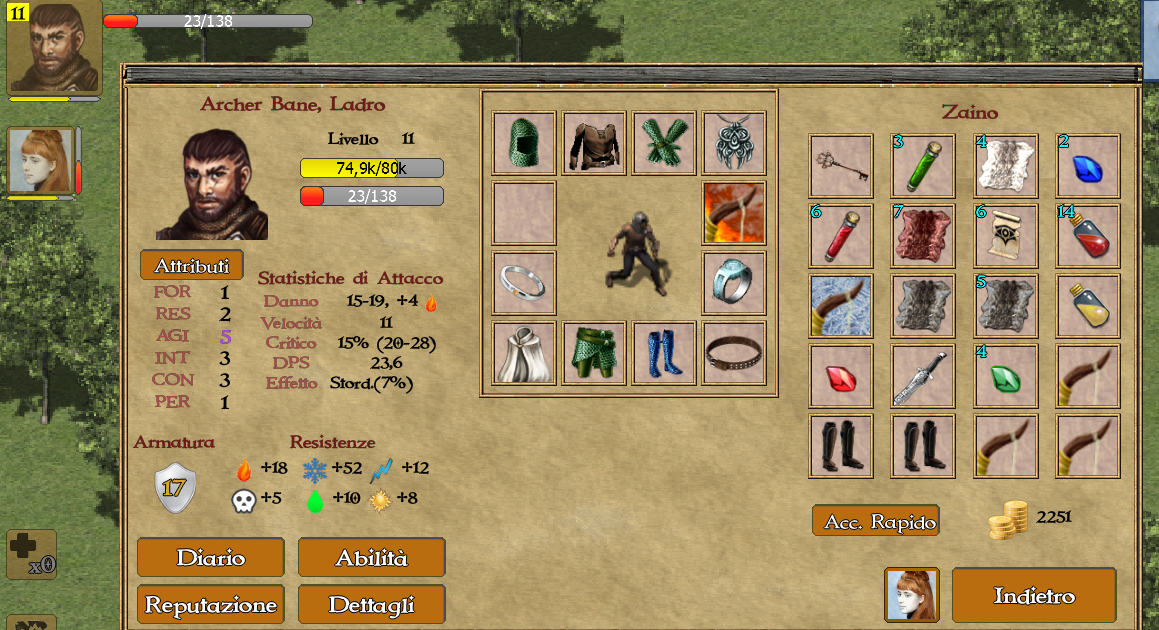View character Dettagli
Image resolution: width=1159 pixels, height=630 pixels.
pos(372,605)
